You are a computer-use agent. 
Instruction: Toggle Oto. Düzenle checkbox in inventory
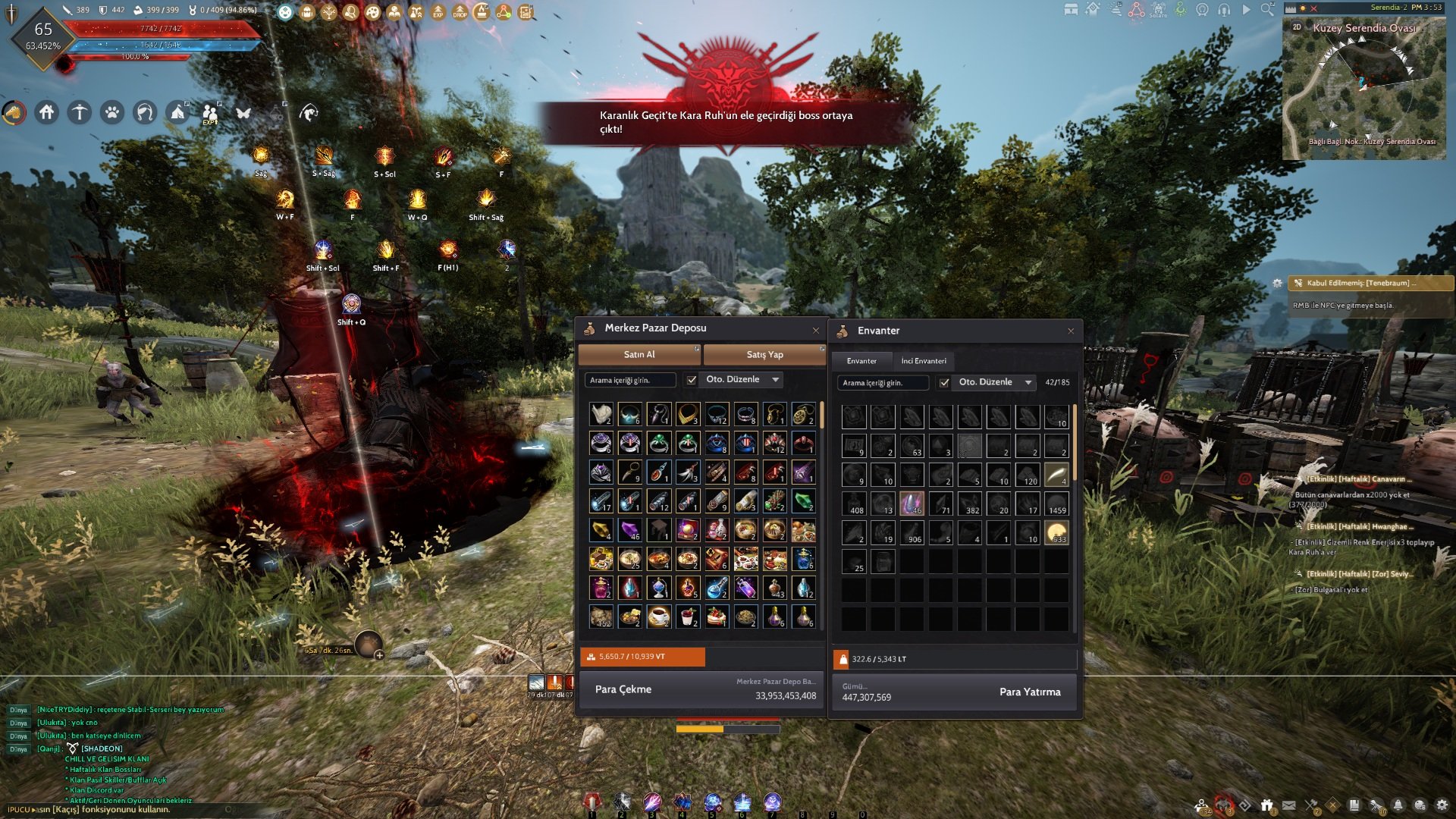(944, 383)
